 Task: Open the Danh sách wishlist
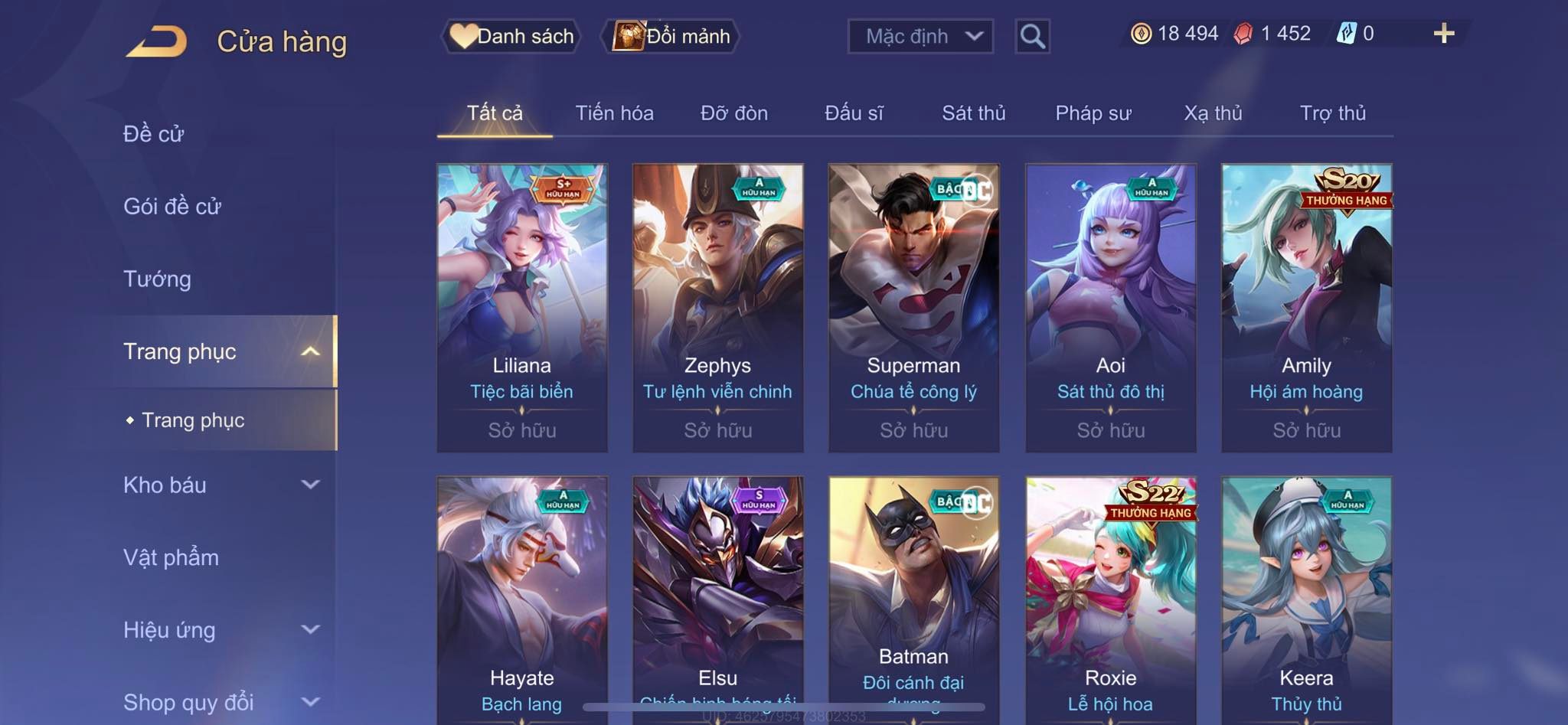(x=511, y=36)
